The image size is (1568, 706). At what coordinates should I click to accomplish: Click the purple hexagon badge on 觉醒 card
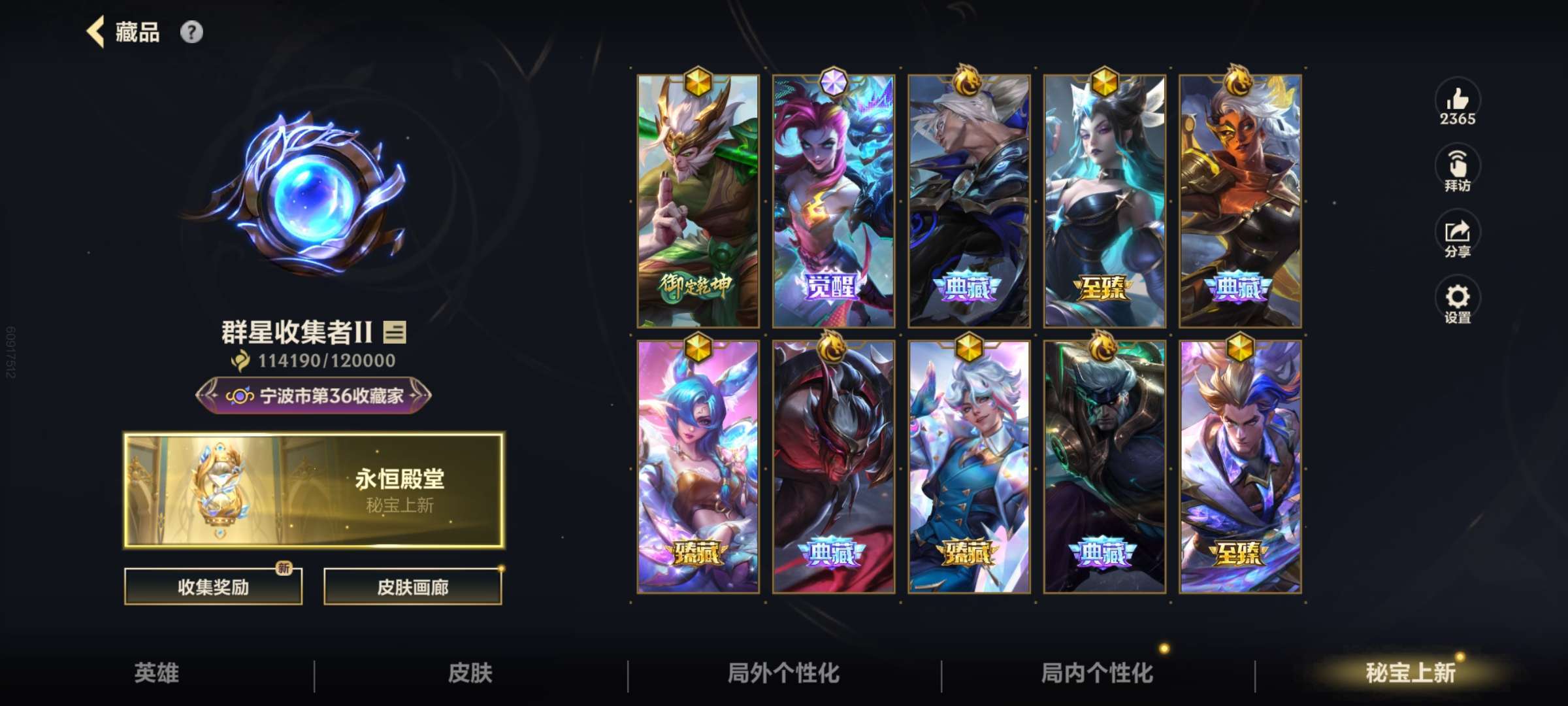835,82
